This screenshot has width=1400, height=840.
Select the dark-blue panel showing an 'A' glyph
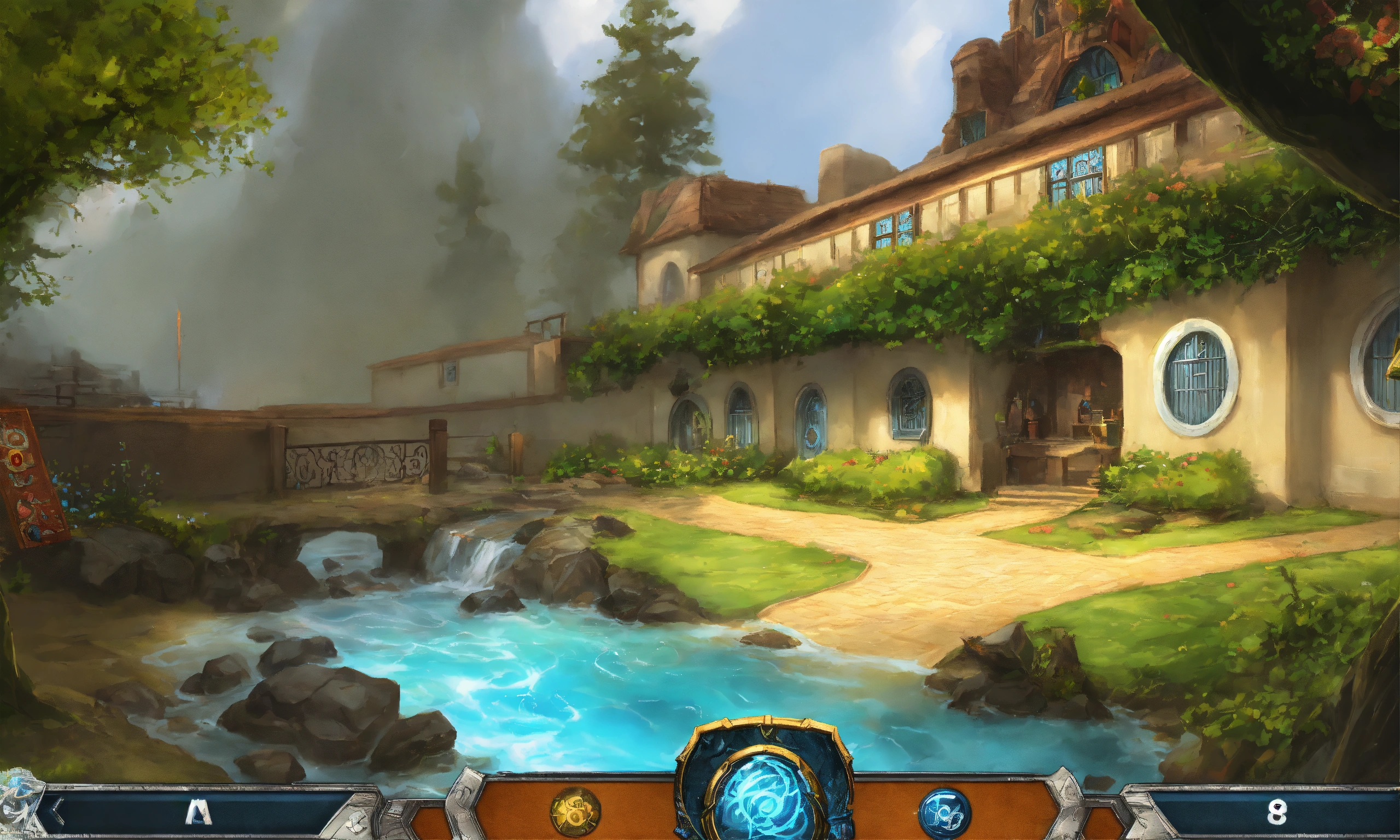(x=199, y=813)
